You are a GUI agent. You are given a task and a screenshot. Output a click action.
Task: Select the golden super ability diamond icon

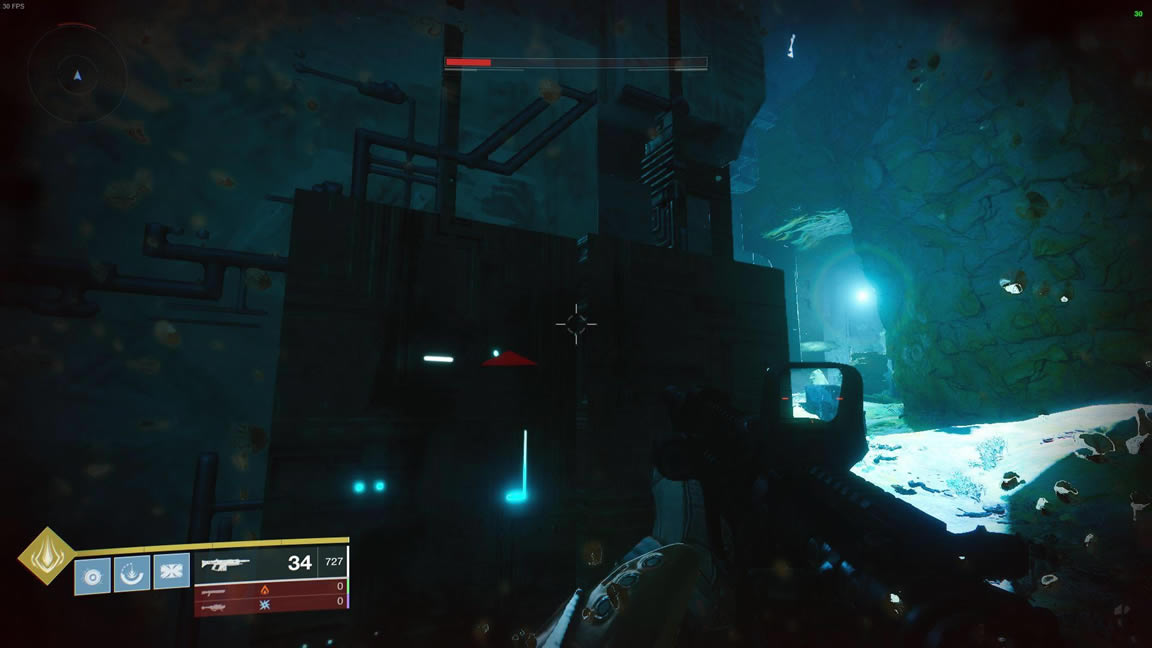[x=46, y=555]
